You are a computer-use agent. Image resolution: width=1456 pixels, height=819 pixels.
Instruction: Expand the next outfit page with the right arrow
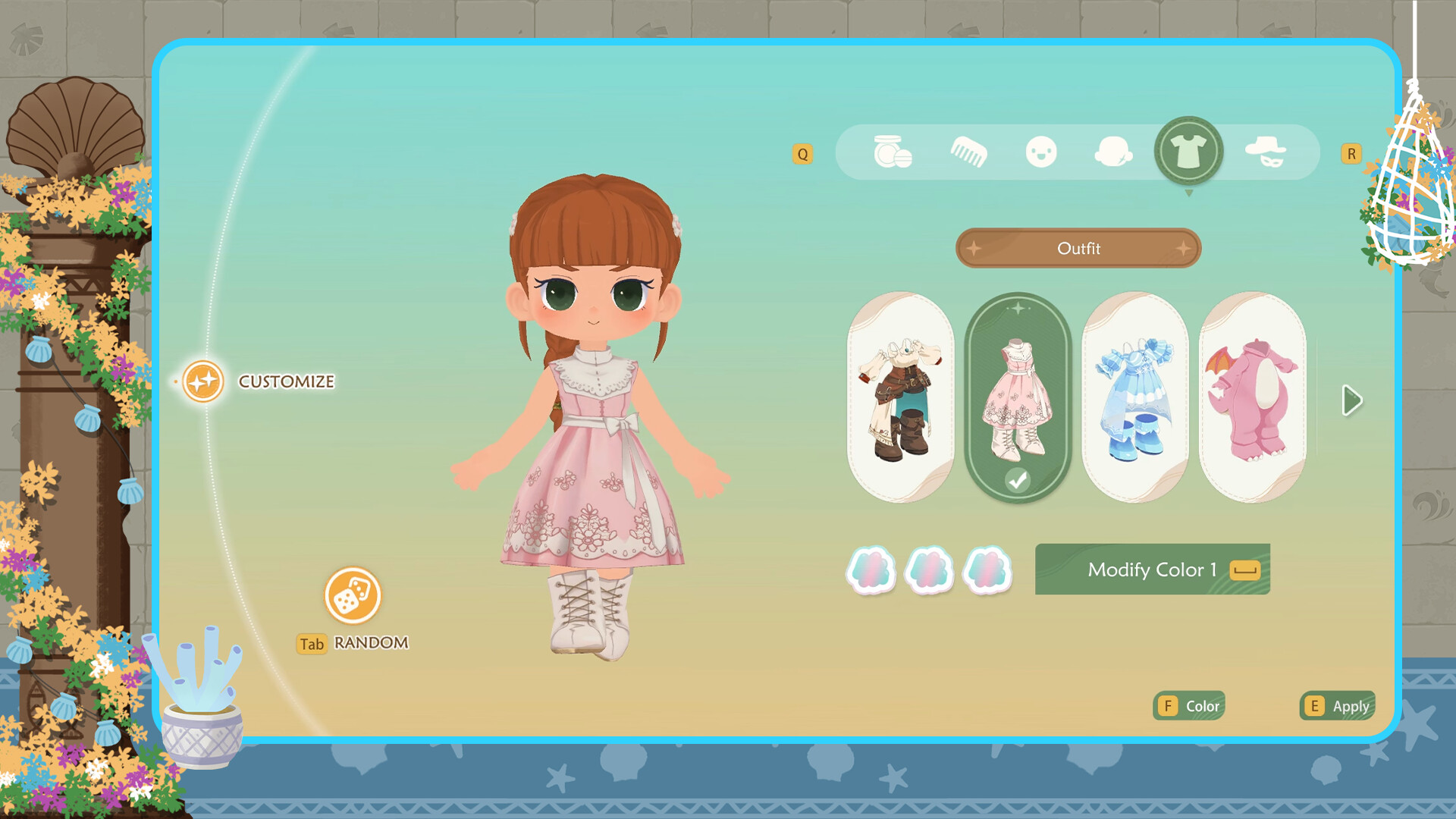point(1351,400)
